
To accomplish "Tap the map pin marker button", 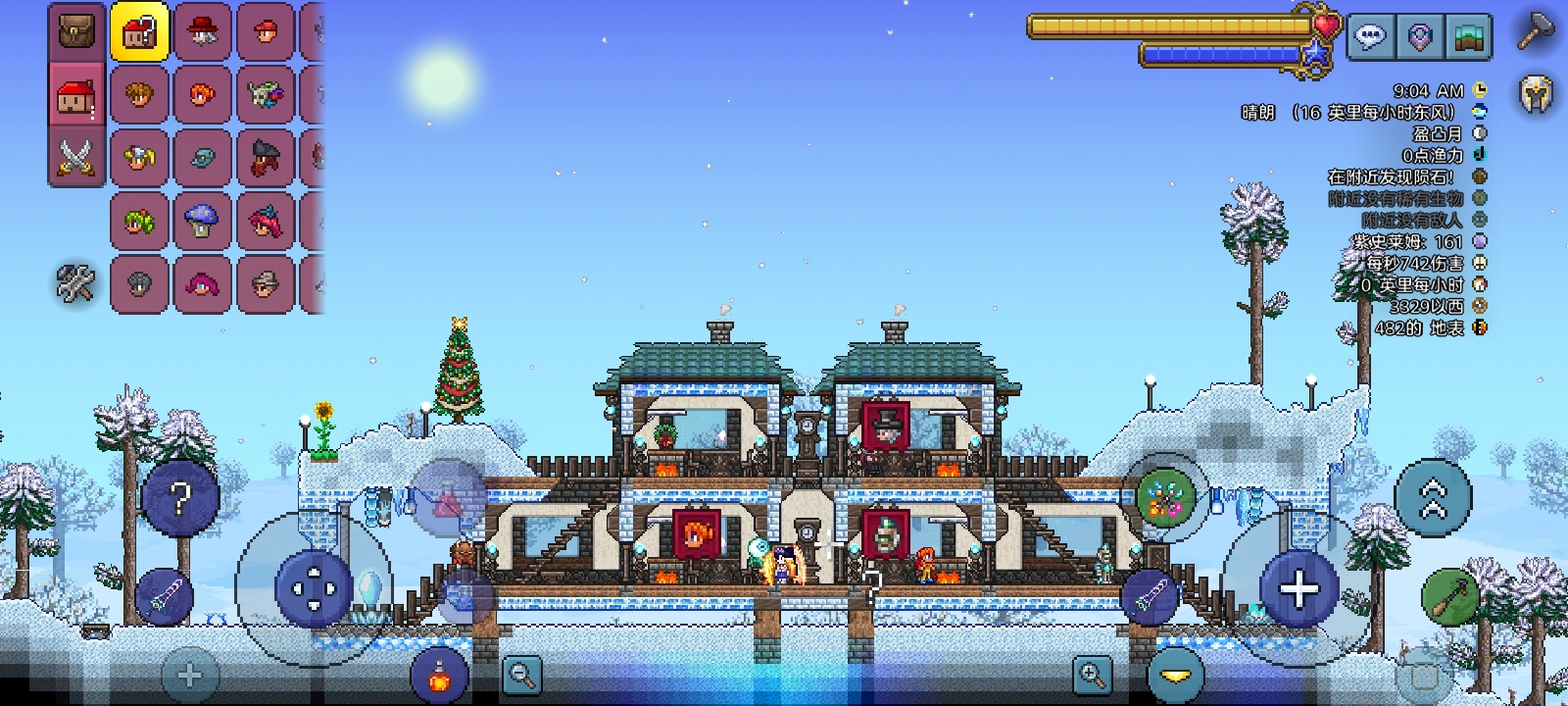I will [x=1419, y=37].
